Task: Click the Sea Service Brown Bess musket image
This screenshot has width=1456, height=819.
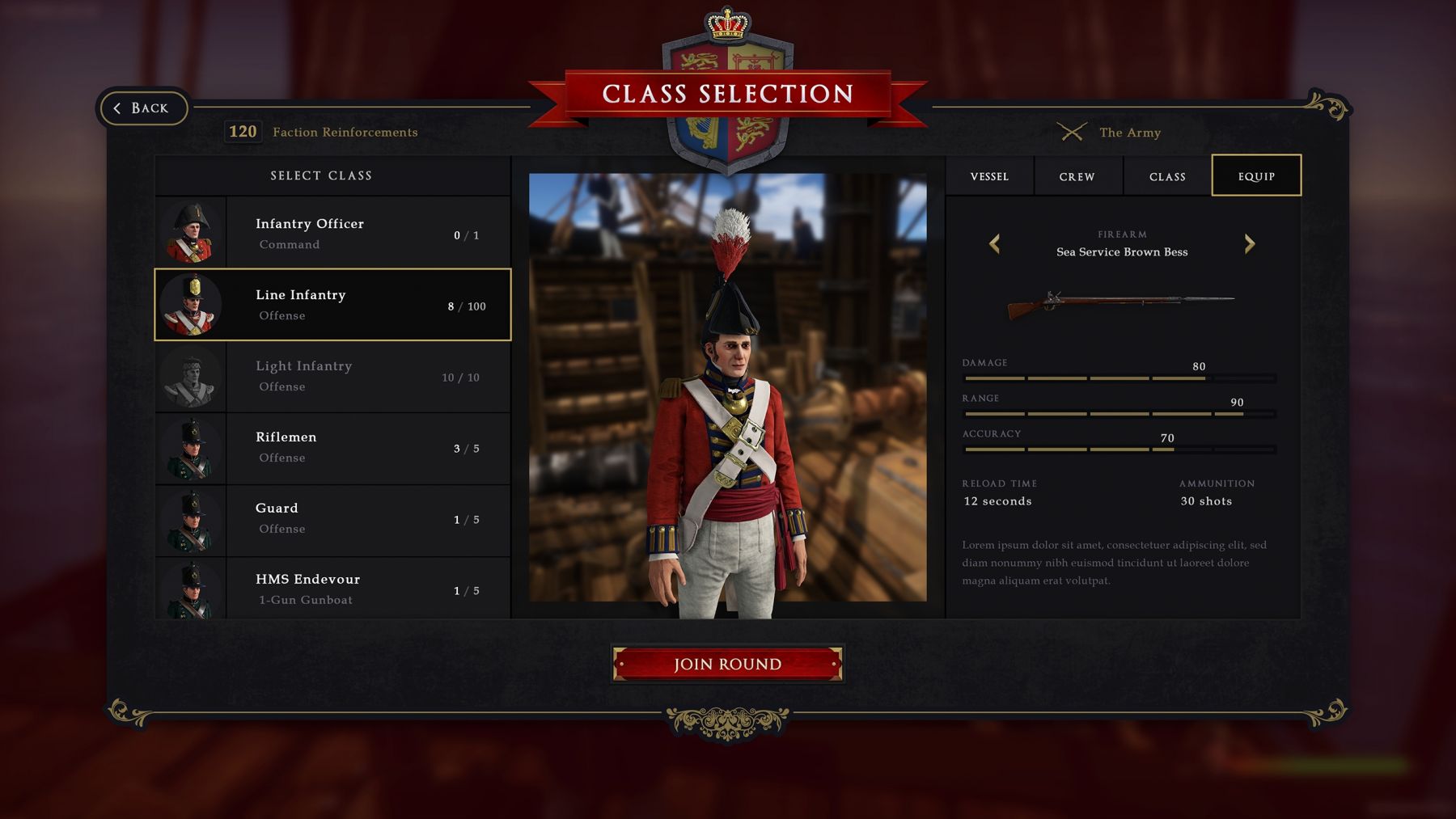Action: click(x=1120, y=303)
